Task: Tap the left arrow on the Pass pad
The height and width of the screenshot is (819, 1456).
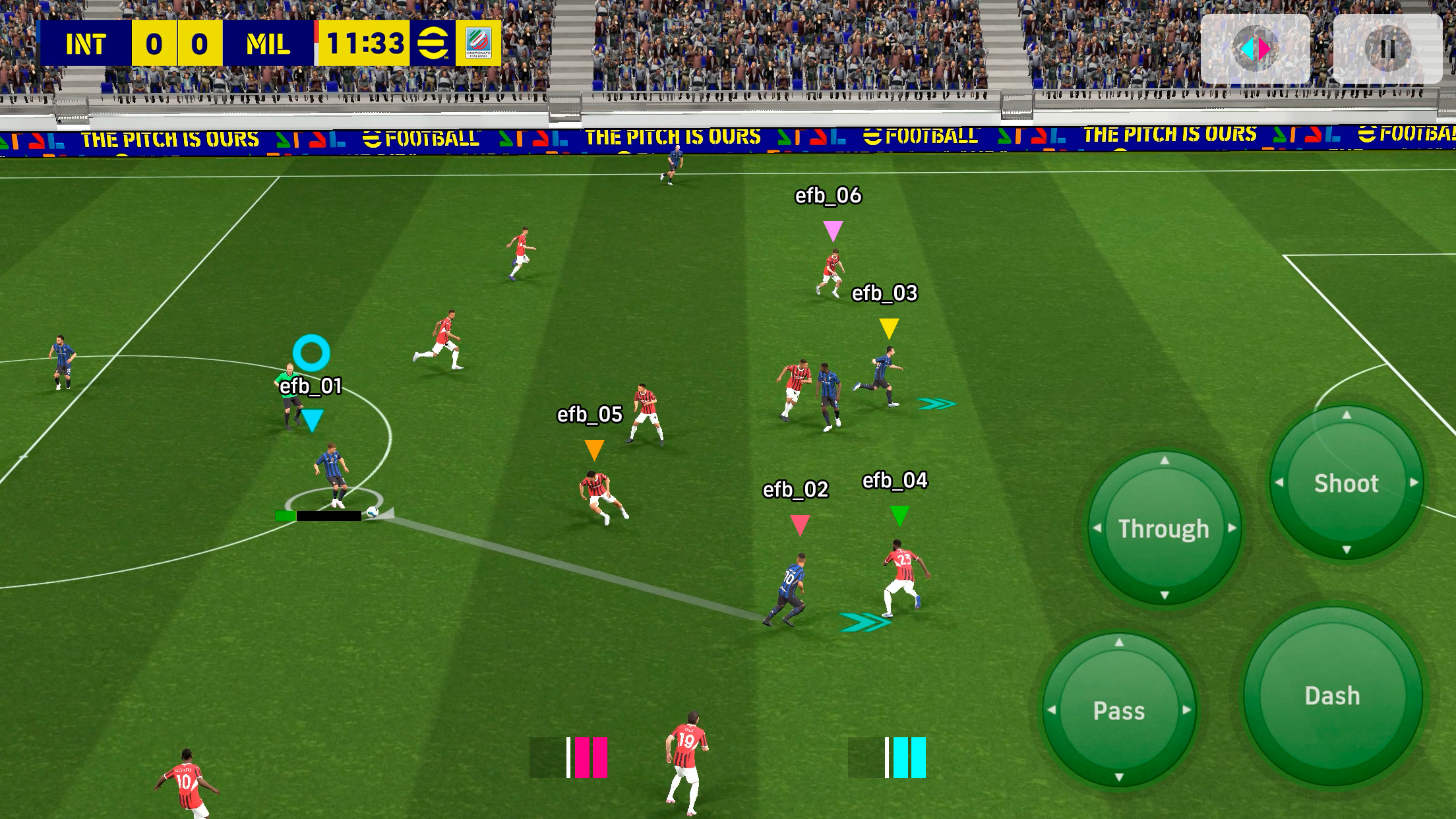Action: tap(1051, 711)
